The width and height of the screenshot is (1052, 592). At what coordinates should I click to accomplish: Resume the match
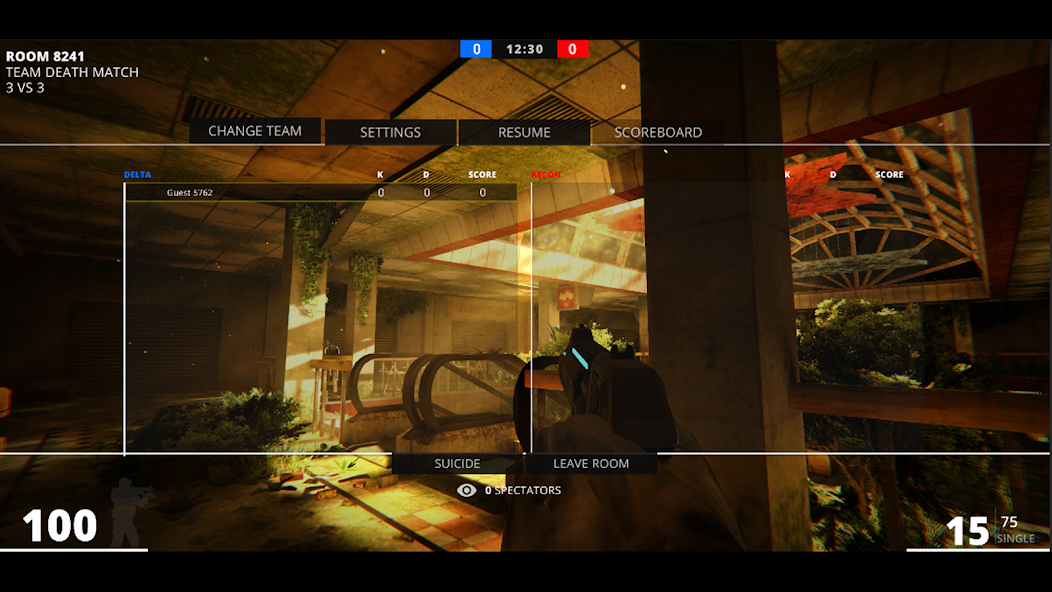524,132
